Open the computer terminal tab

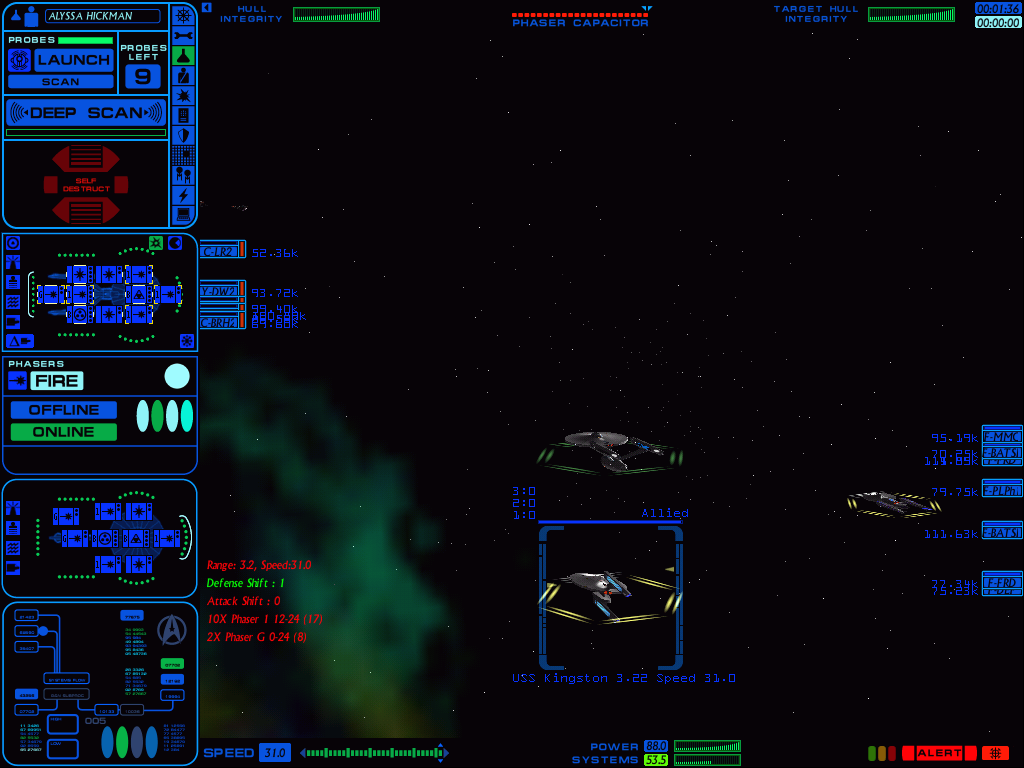[183, 214]
